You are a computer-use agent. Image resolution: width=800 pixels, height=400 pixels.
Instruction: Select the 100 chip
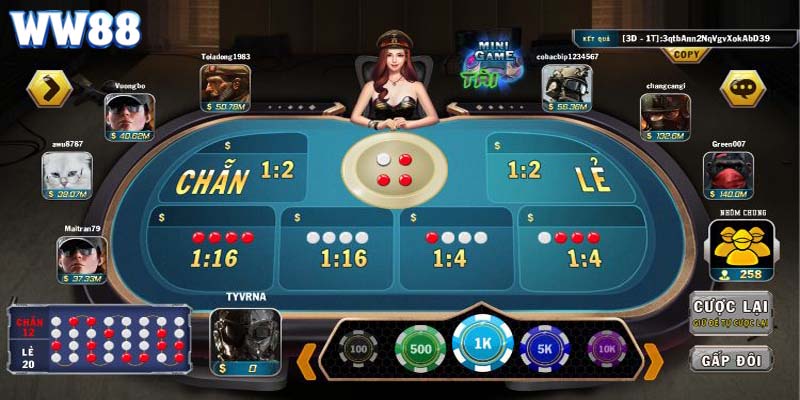(x=357, y=349)
